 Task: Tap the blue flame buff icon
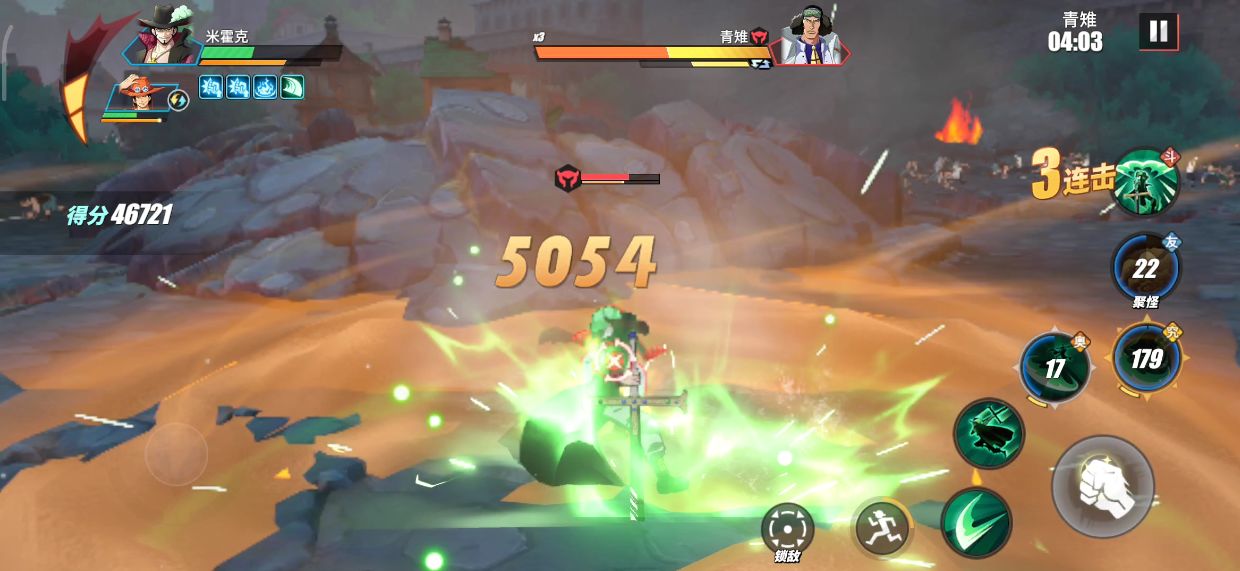[x=265, y=88]
